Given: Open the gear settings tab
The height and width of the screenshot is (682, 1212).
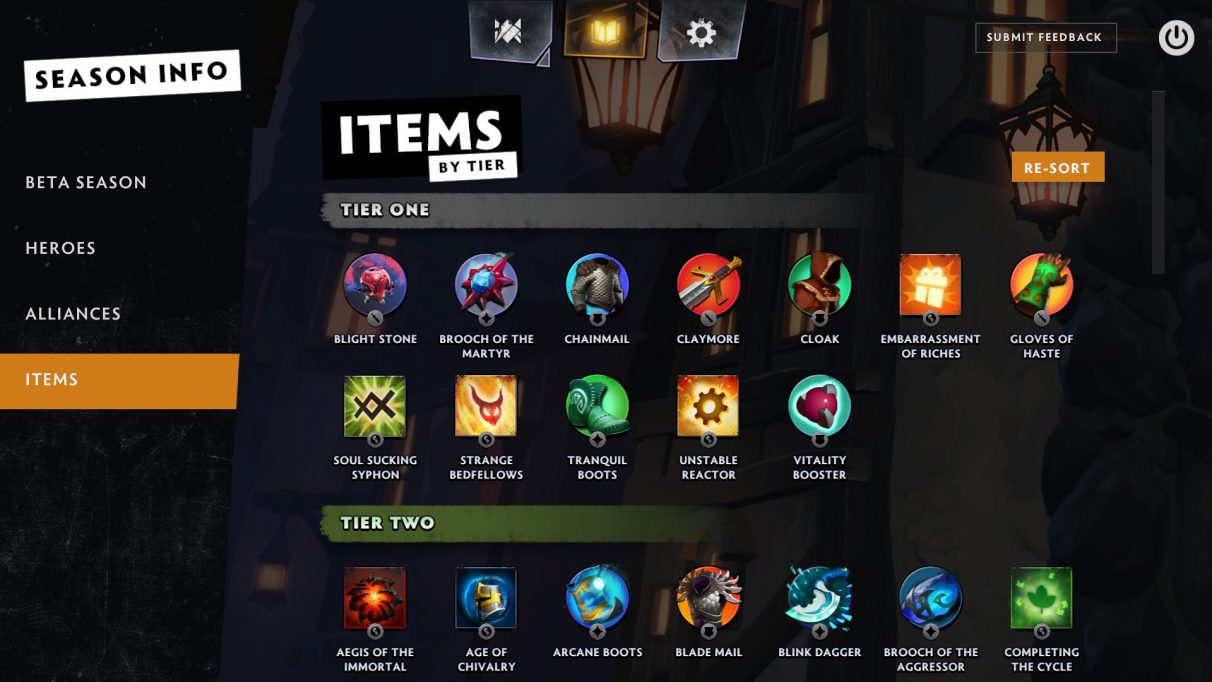Looking at the screenshot, I should pos(700,33).
